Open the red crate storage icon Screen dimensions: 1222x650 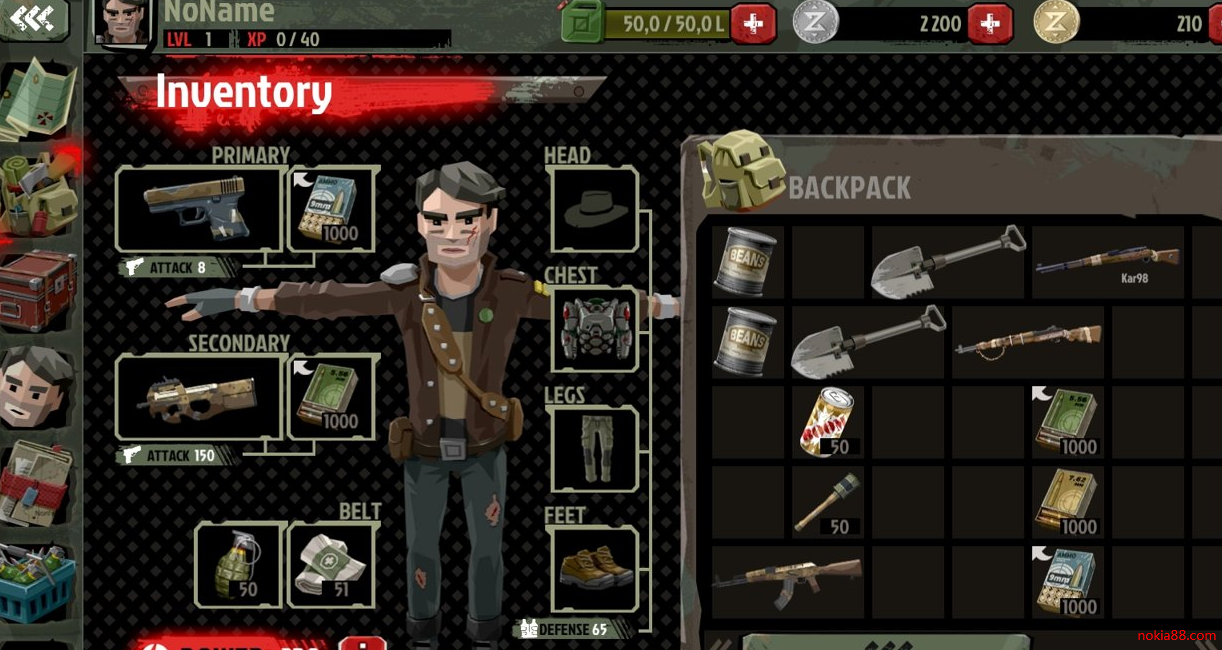pyautogui.click(x=38, y=290)
